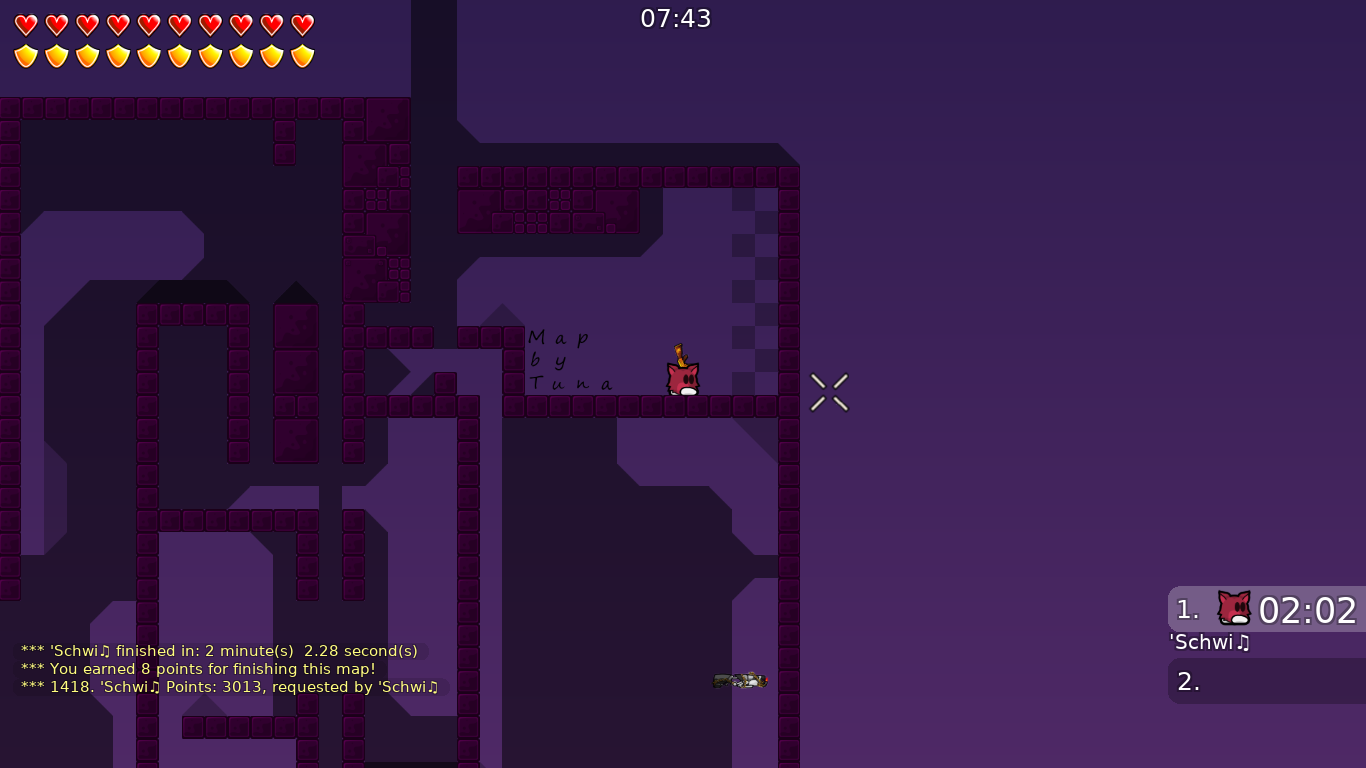
Task: Select the 'Schwi♫ name under first place
Action: coord(1209,643)
